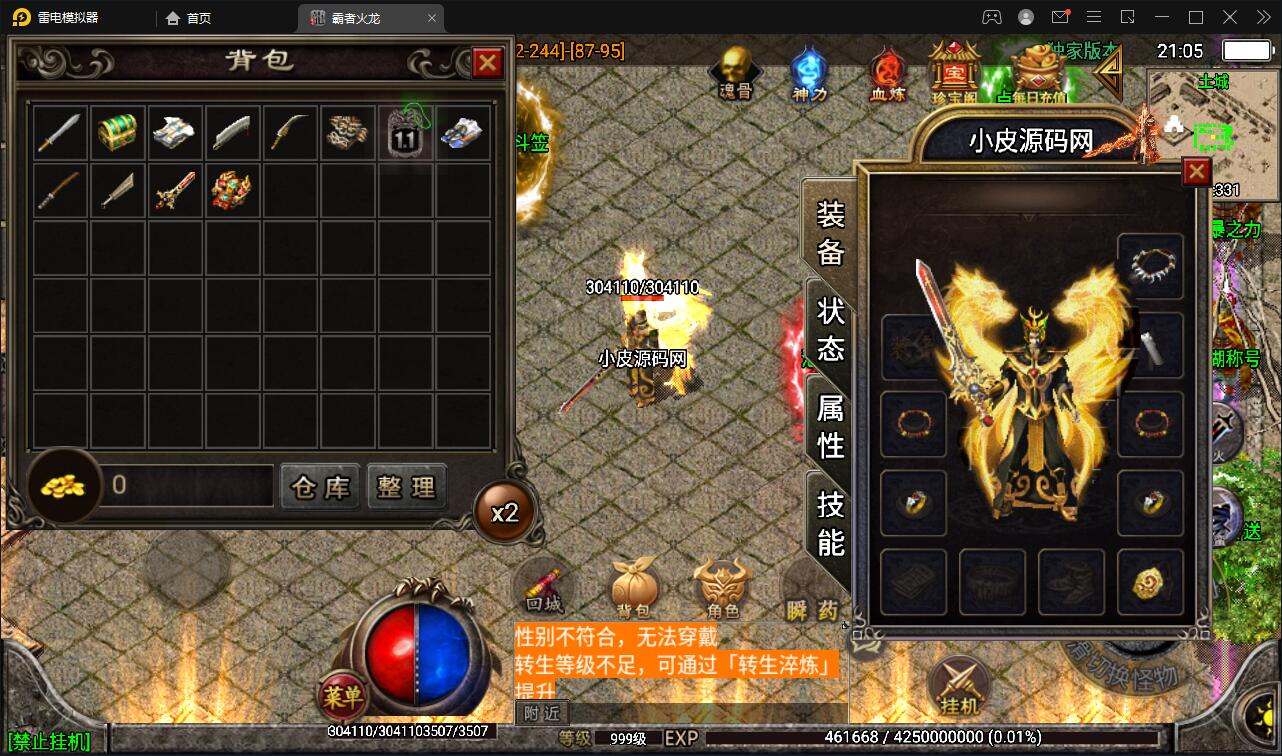
Task: Open the 魂骨 feature icon
Action: coord(735,72)
